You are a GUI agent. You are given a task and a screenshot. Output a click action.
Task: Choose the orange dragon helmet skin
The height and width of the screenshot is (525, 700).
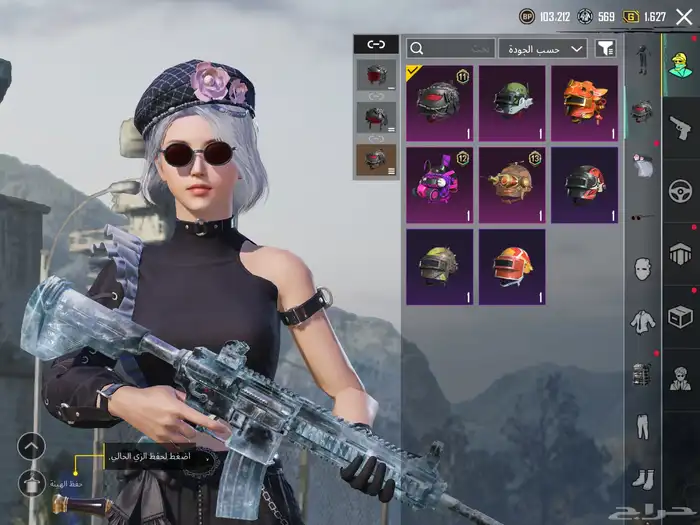click(584, 103)
